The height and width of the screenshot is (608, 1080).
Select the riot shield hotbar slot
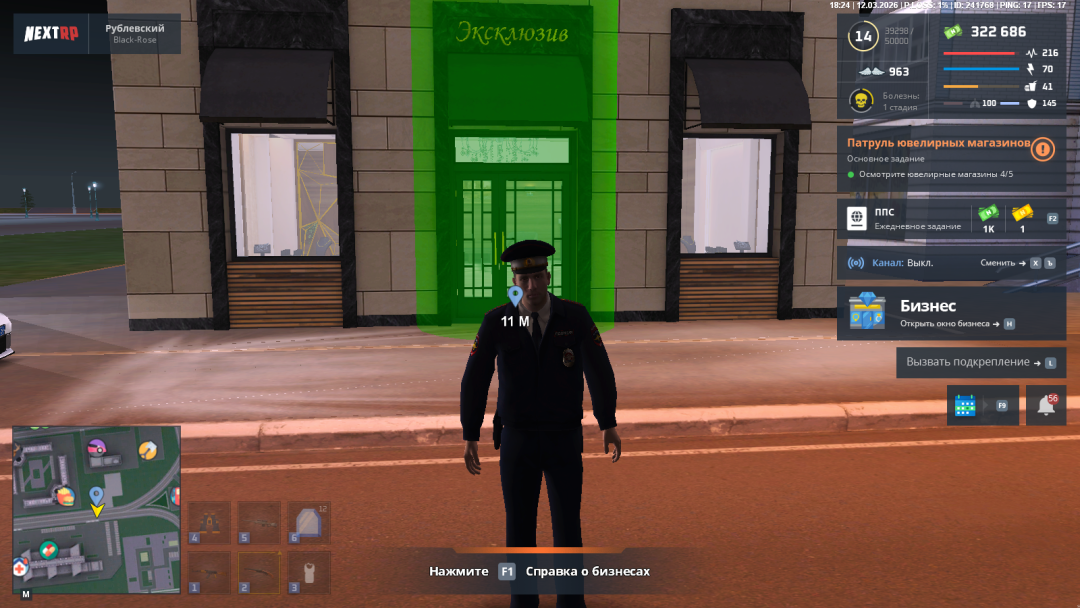point(309,523)
